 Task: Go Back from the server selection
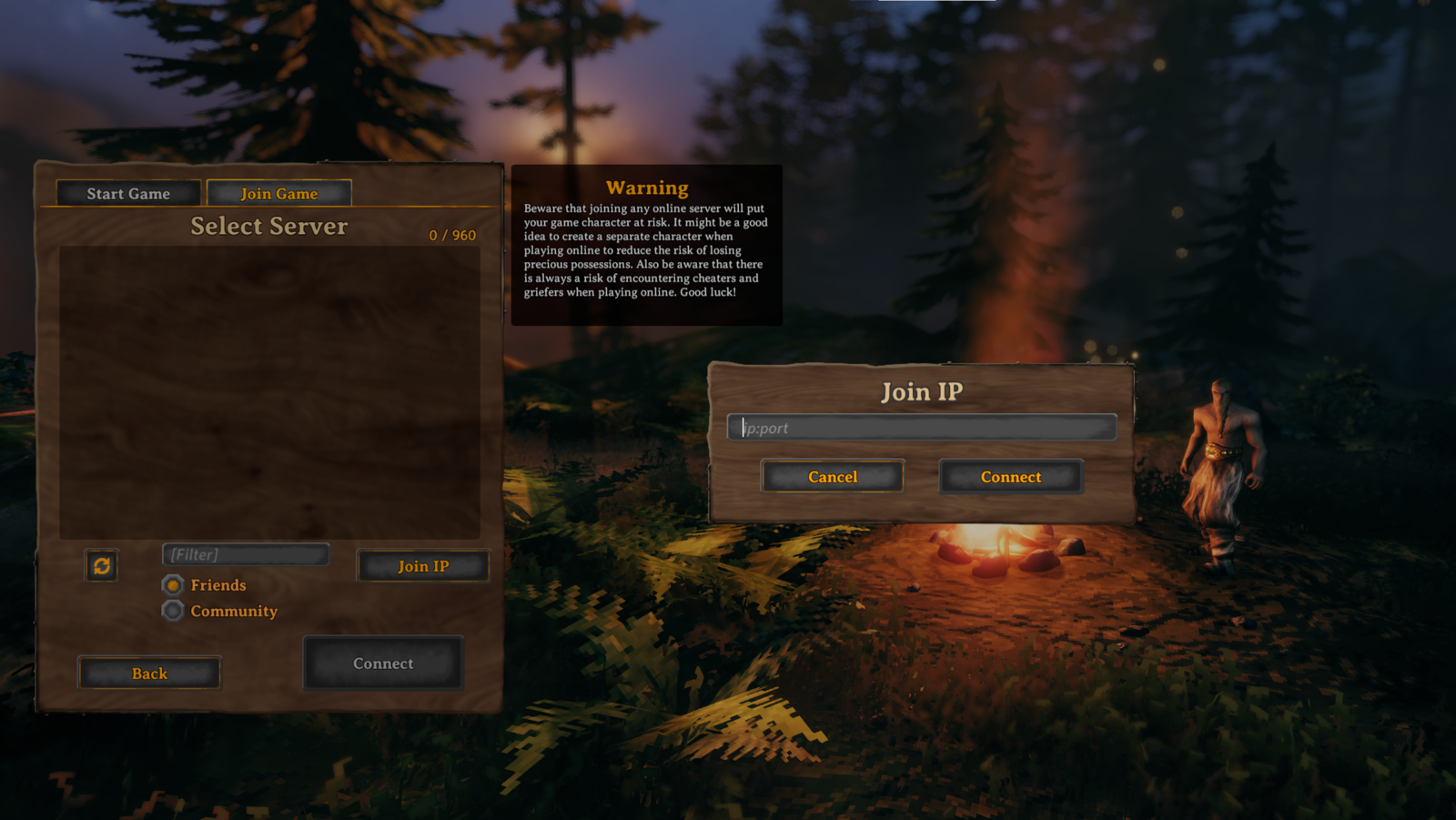(x=149, y=673)
